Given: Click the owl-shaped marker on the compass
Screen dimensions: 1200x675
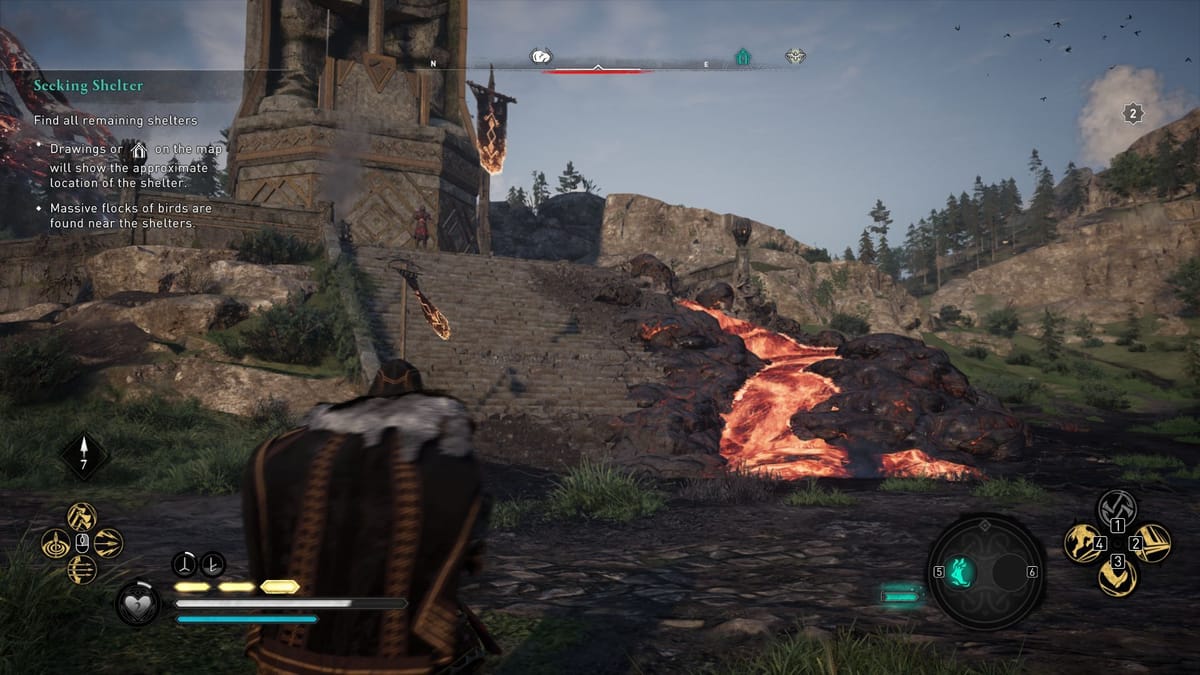Looking at the screenshot, I should pyautogui.click(x=795, y=57).
